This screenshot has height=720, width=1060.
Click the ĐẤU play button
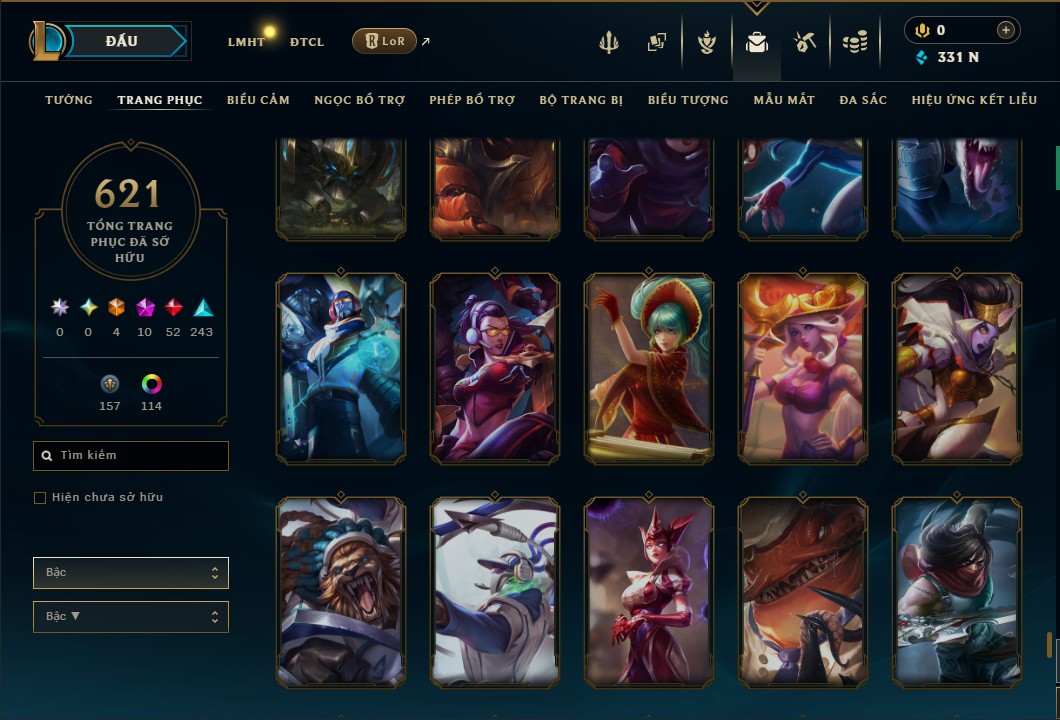point(121,41)
